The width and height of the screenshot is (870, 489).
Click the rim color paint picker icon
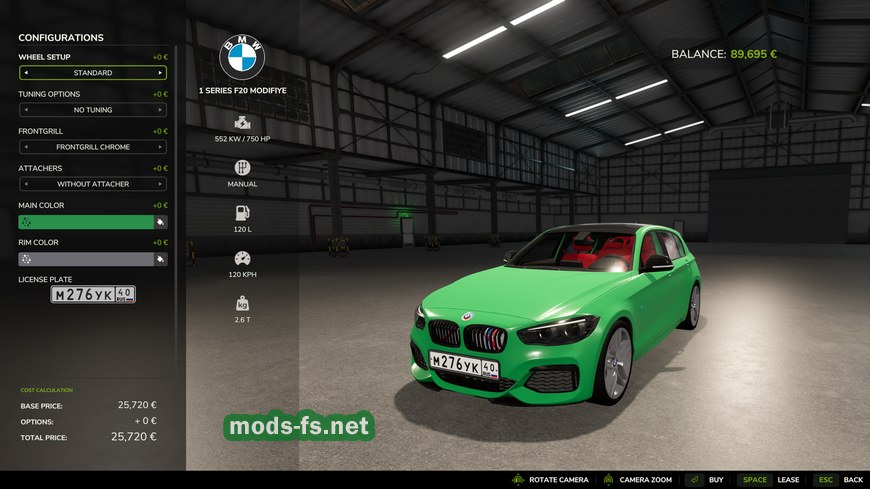click(160, 259)
